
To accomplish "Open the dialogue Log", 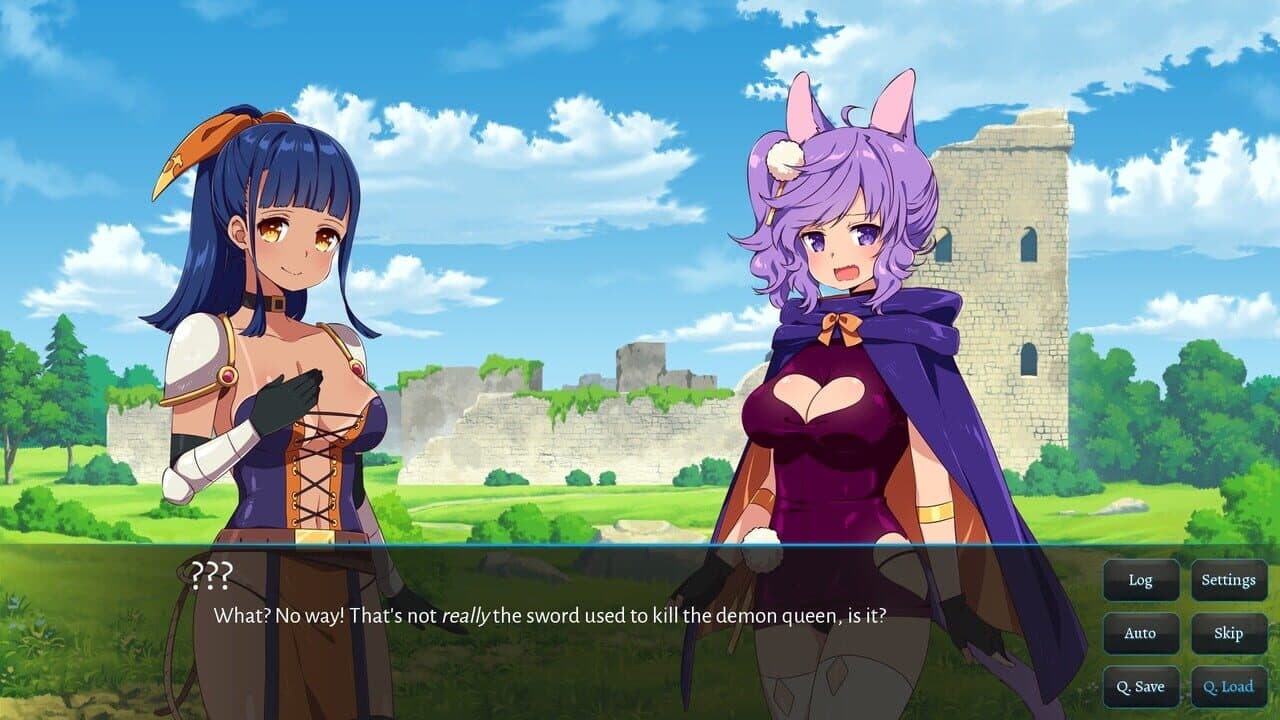I will tap(1140, 579).
